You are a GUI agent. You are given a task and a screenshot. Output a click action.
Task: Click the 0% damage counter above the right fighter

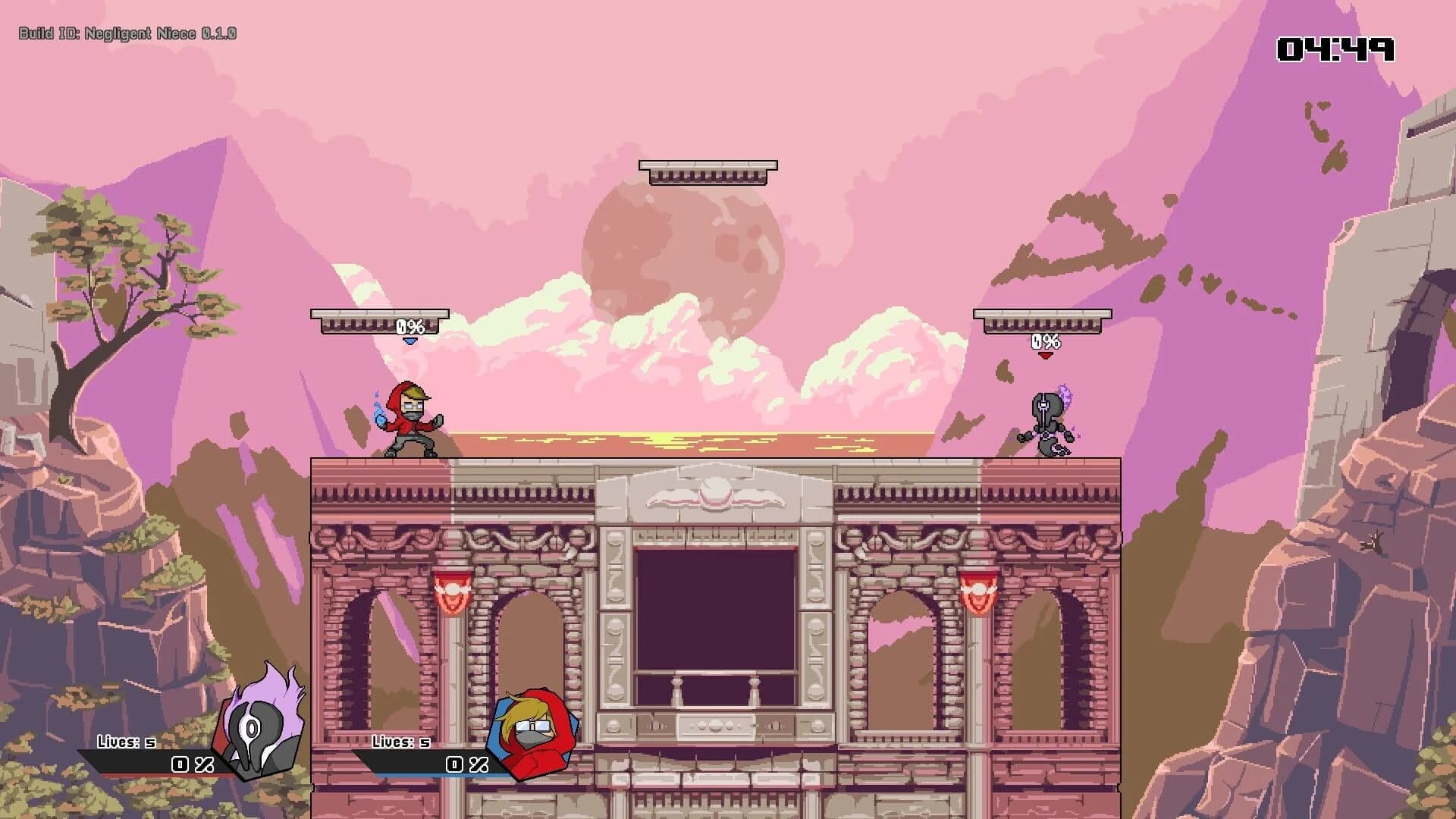click(x=1045, y=340)
